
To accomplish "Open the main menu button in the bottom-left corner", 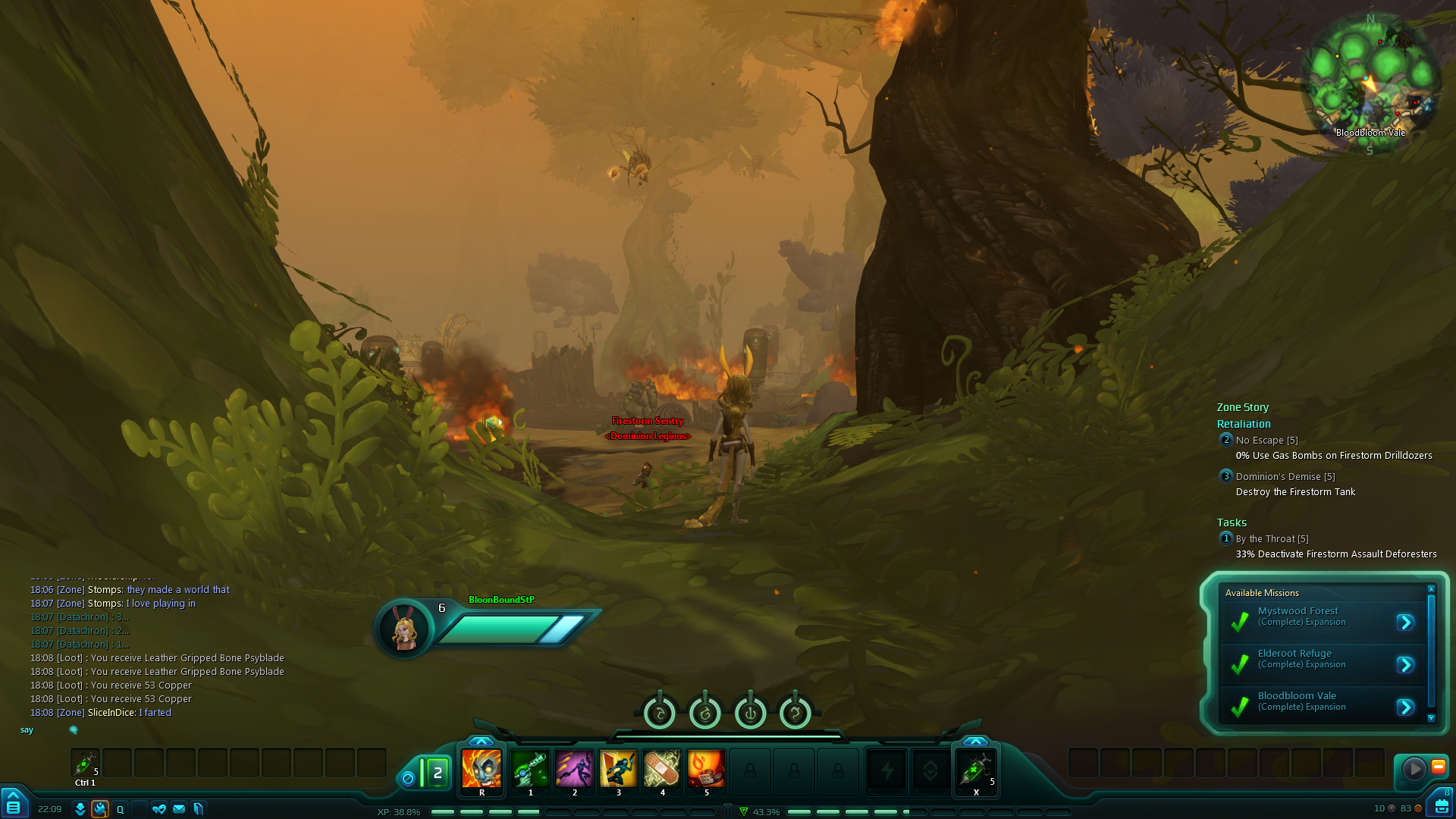I will coord(13,807).
